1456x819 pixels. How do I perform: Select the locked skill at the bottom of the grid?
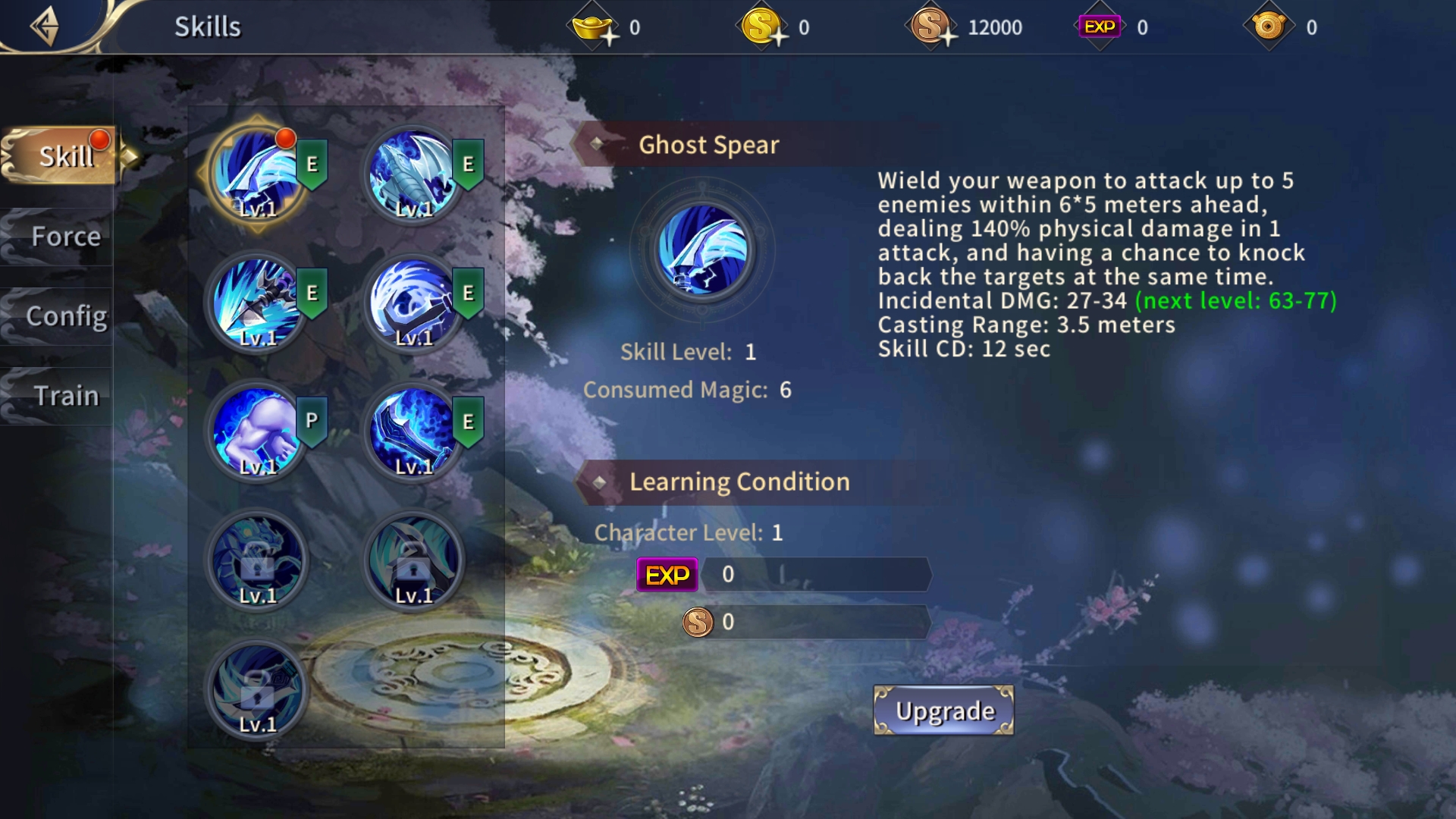pyautogui.click(x=258, y=690)
